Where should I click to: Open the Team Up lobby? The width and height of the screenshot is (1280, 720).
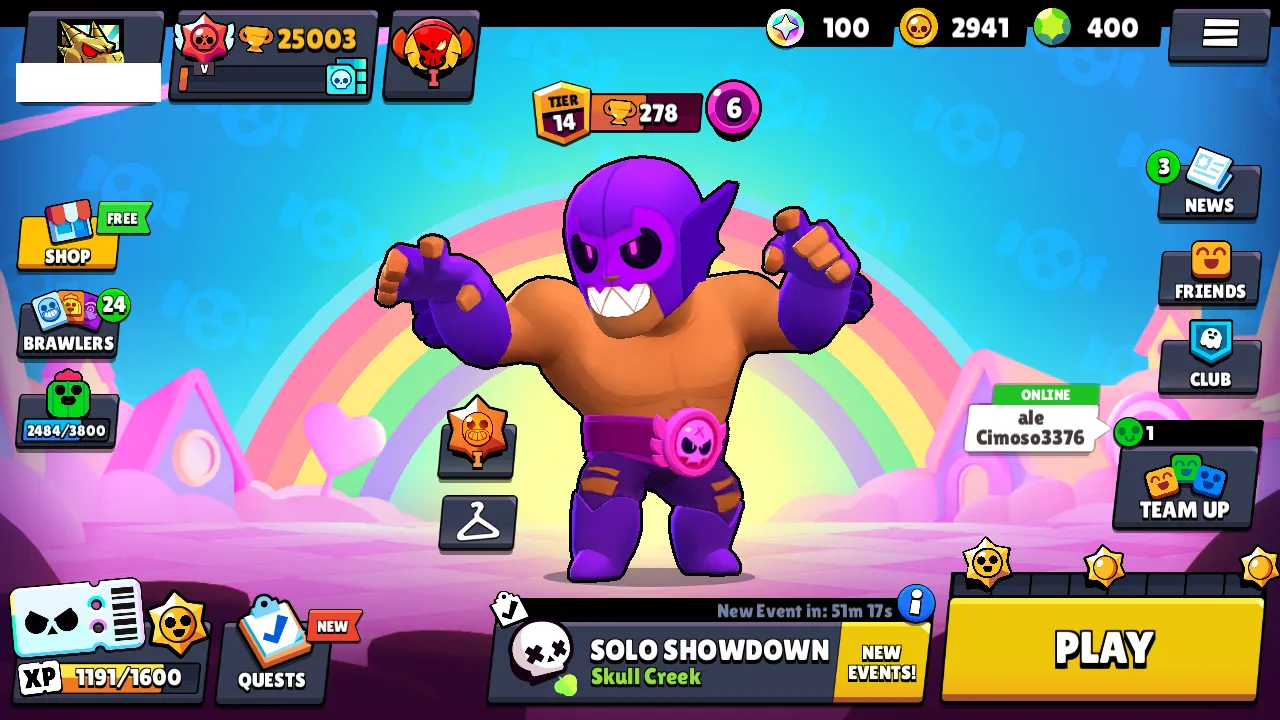click(1184, 490)
